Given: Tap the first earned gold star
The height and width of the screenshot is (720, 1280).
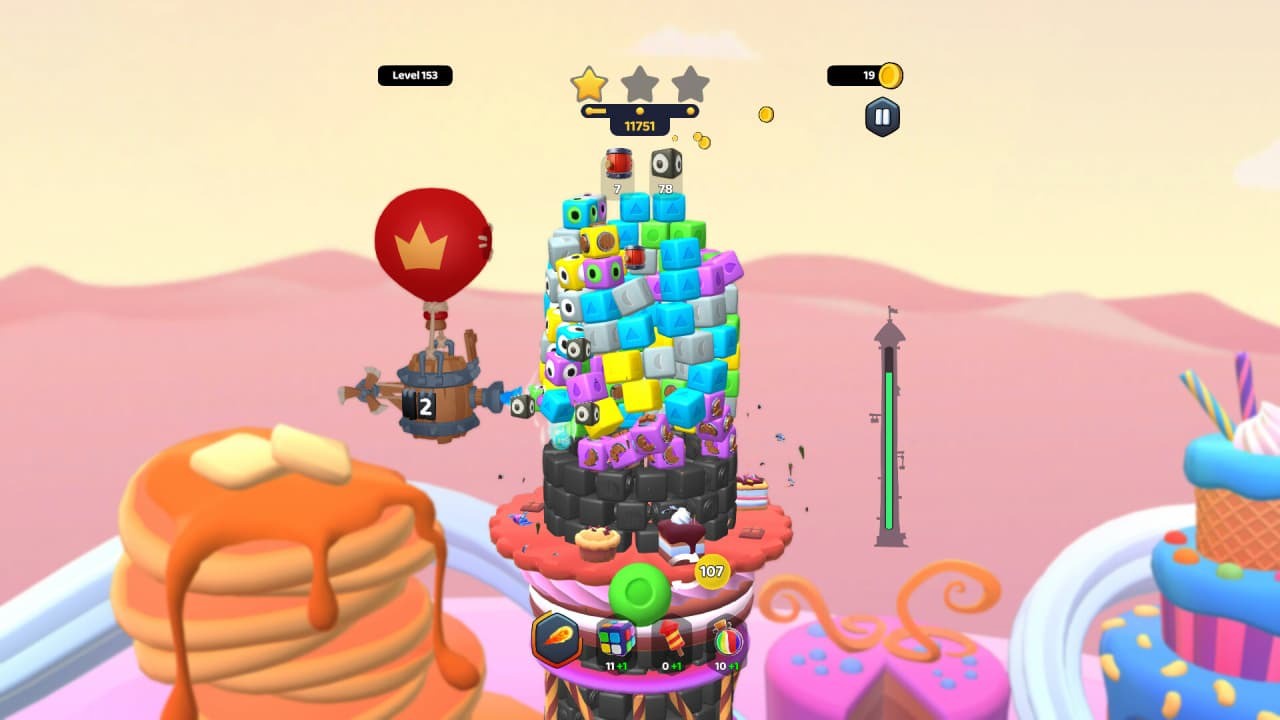Looking at the screenshot, I should (x=589, y=85).
